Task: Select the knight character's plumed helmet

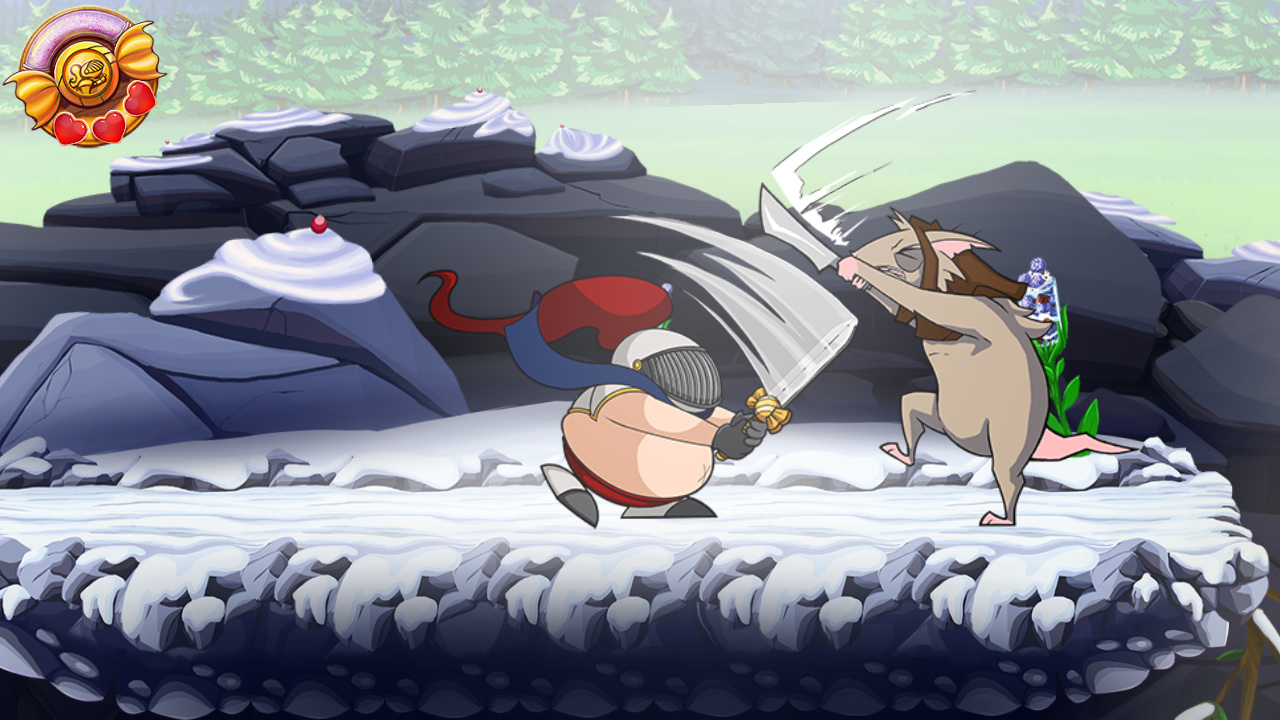Action: [x=670, y=365]
